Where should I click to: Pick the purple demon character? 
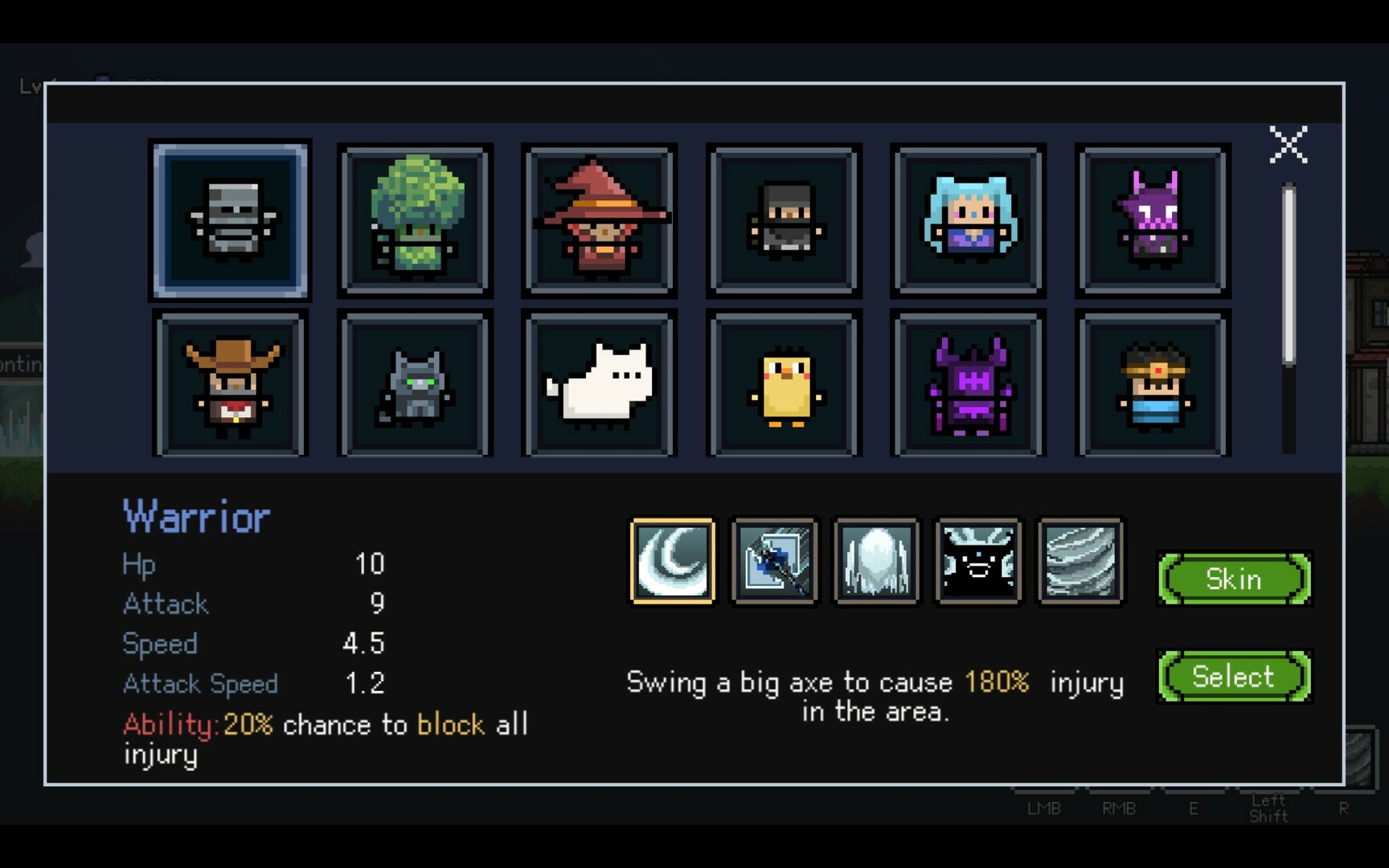point(1152,219)
